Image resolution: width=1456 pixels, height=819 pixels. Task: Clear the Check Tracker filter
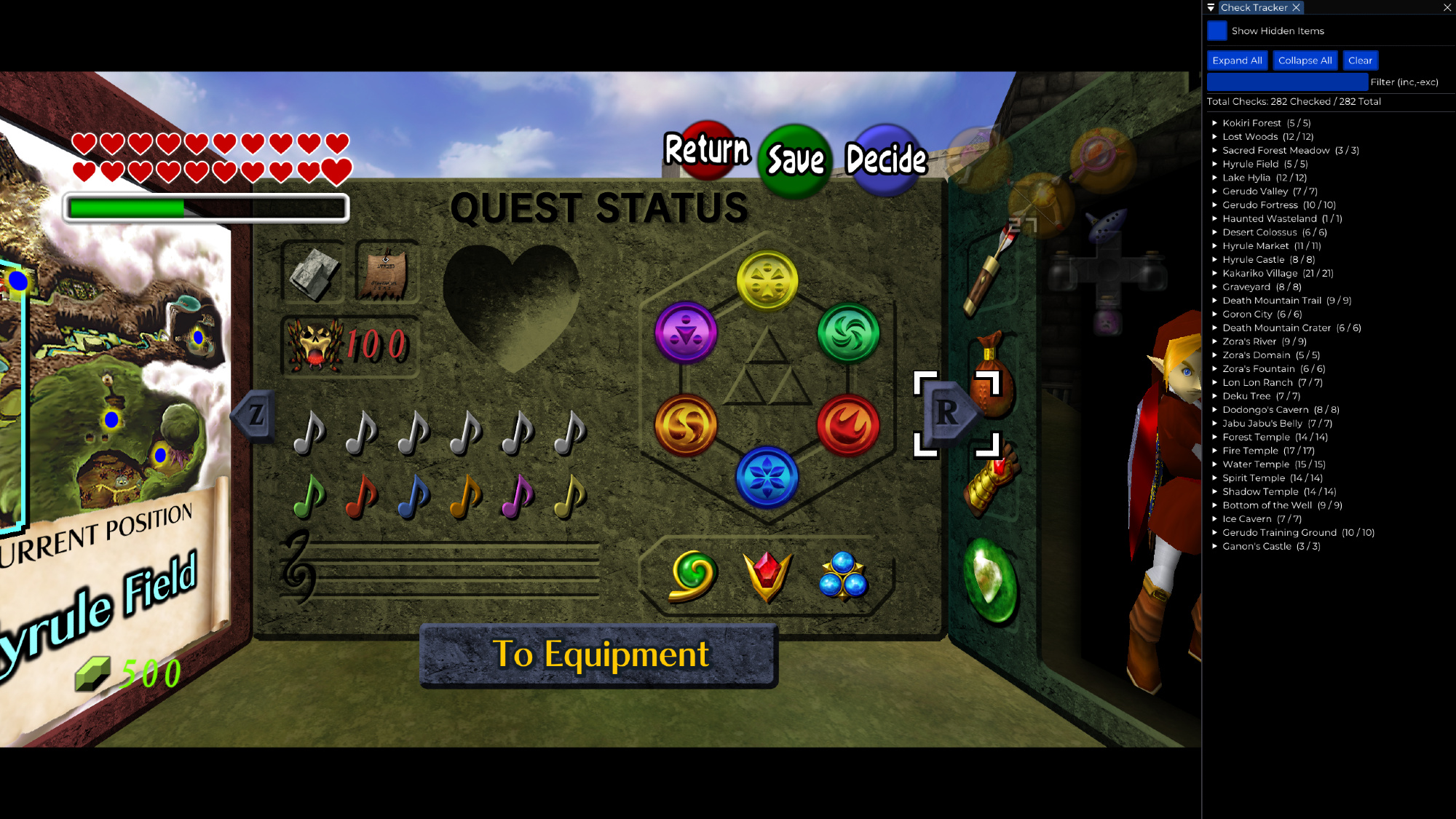[x=1359, y=60]
